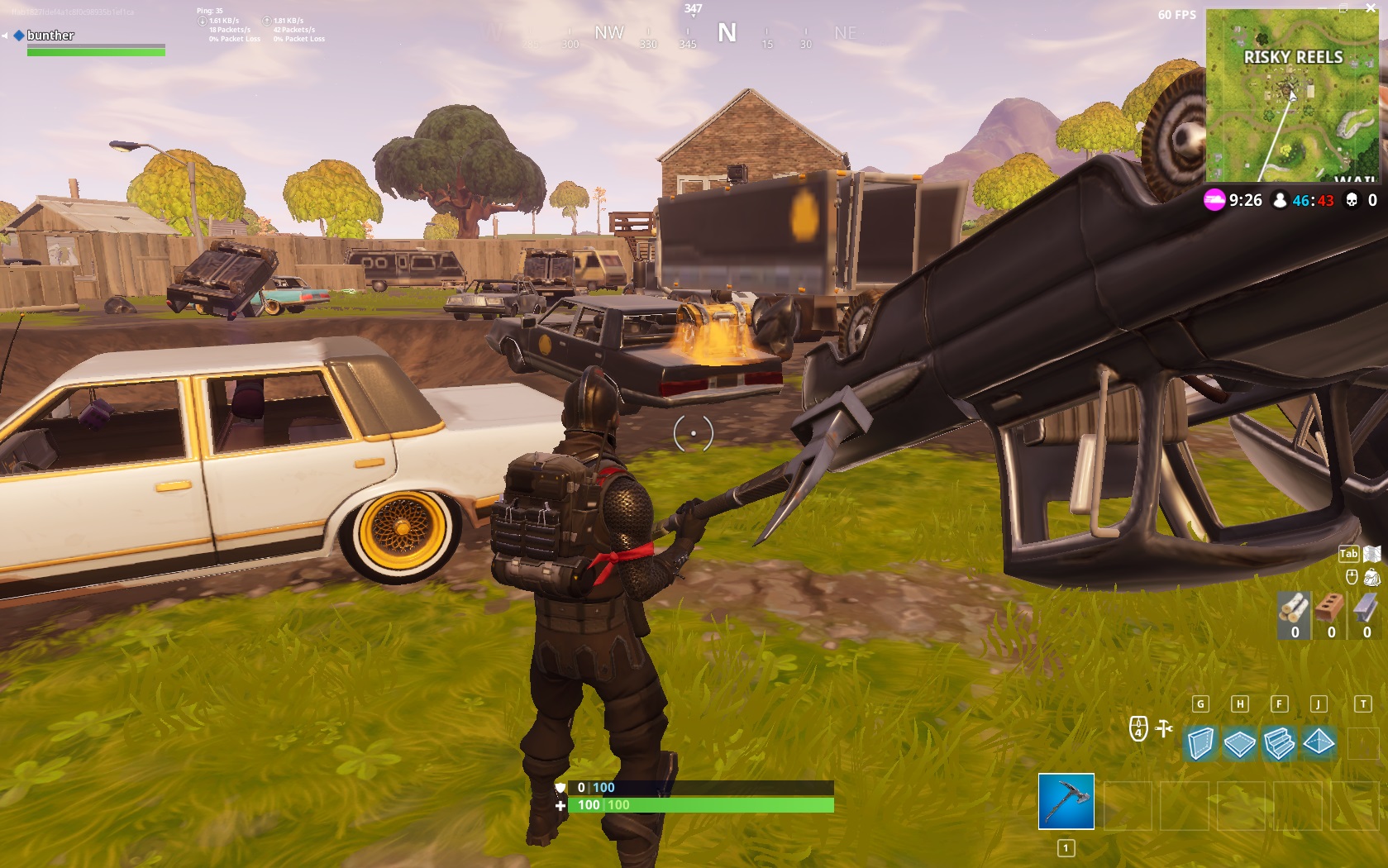The image size is (1388, 868).
Task: Open inventory via the Tab button
Action: point(1349,554)
